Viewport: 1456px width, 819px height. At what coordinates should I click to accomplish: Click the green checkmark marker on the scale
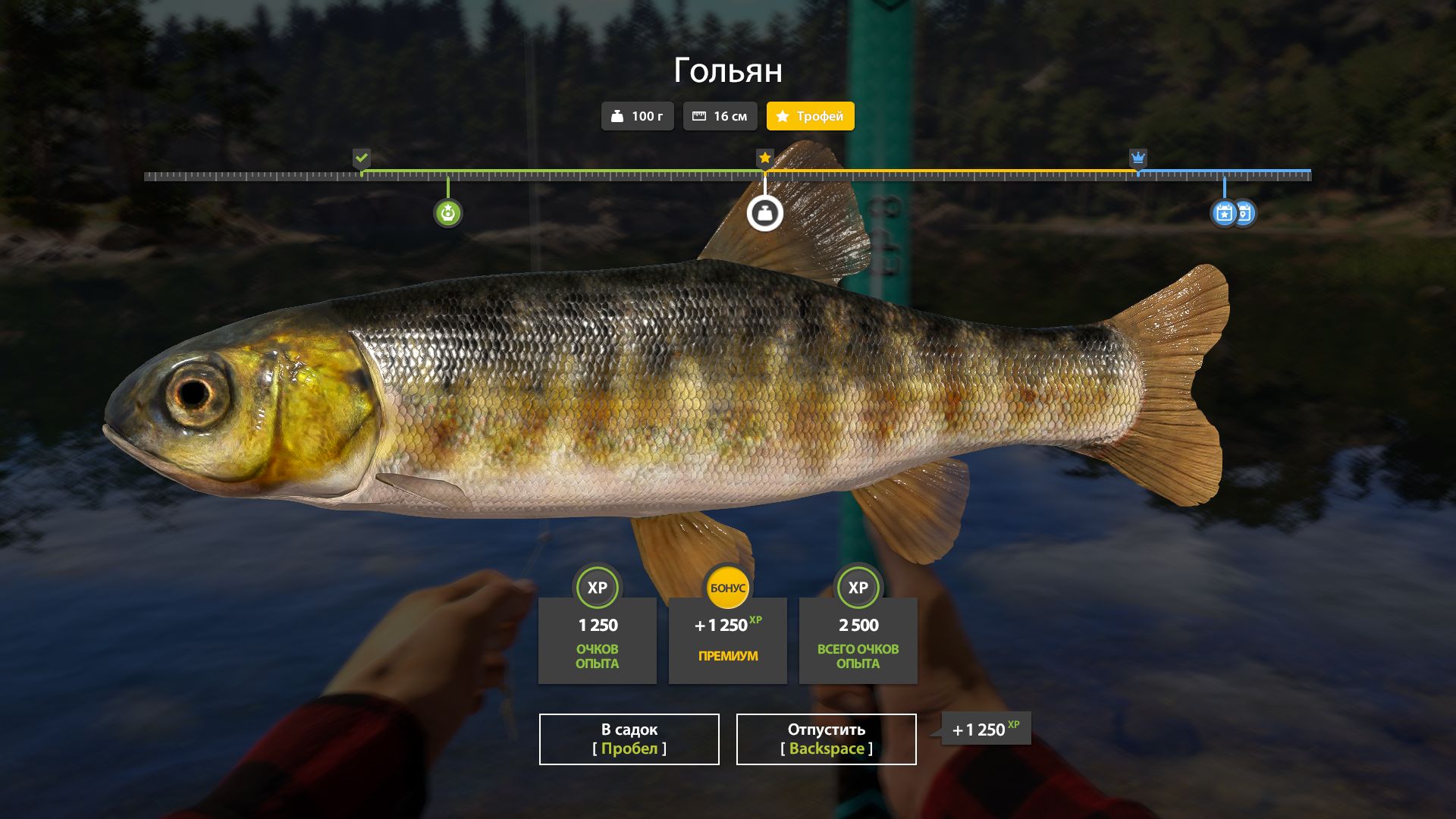362,158
